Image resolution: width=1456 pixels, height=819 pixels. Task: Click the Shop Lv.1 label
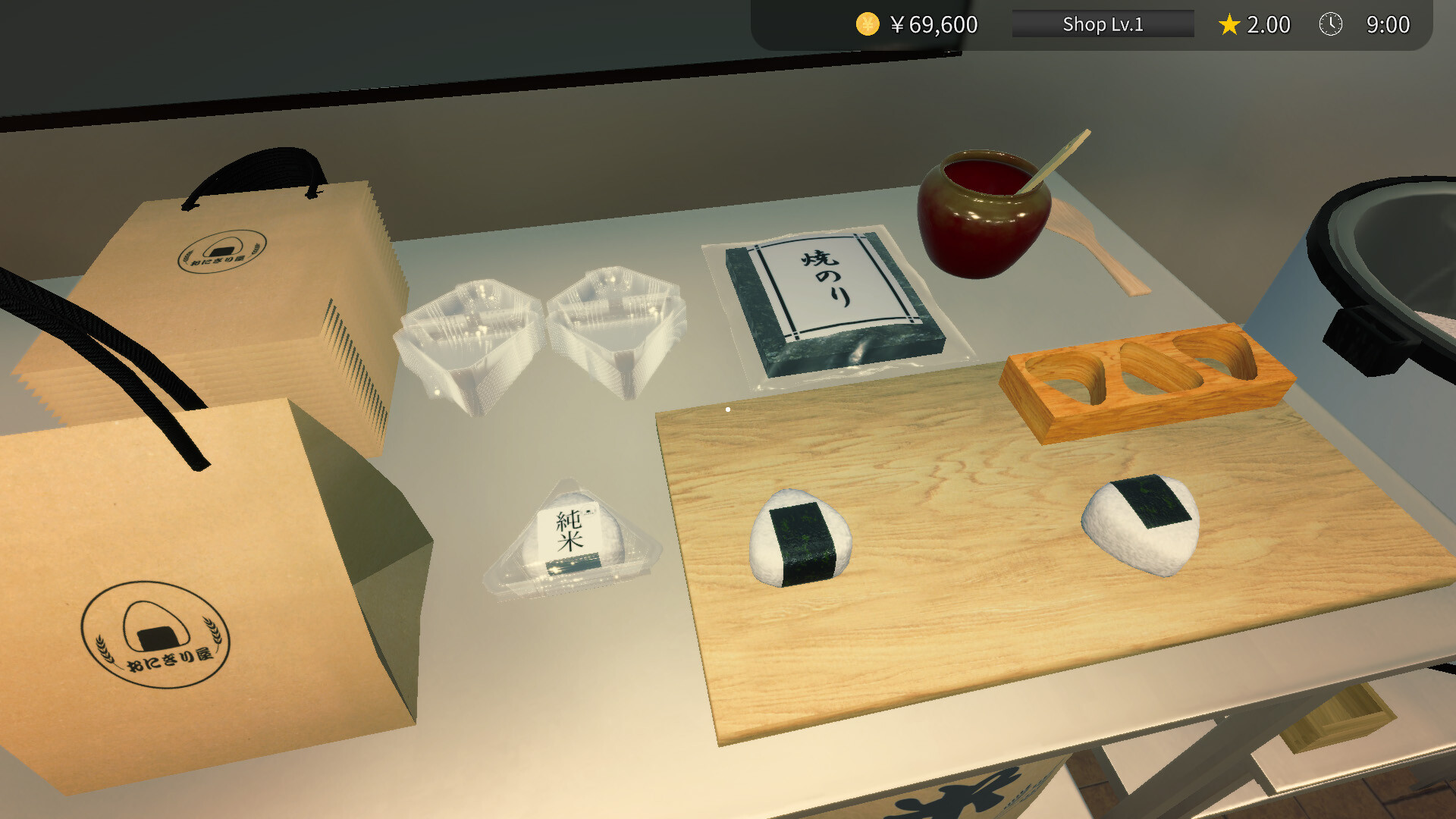pyautogui.click(x=1102, y=24)
